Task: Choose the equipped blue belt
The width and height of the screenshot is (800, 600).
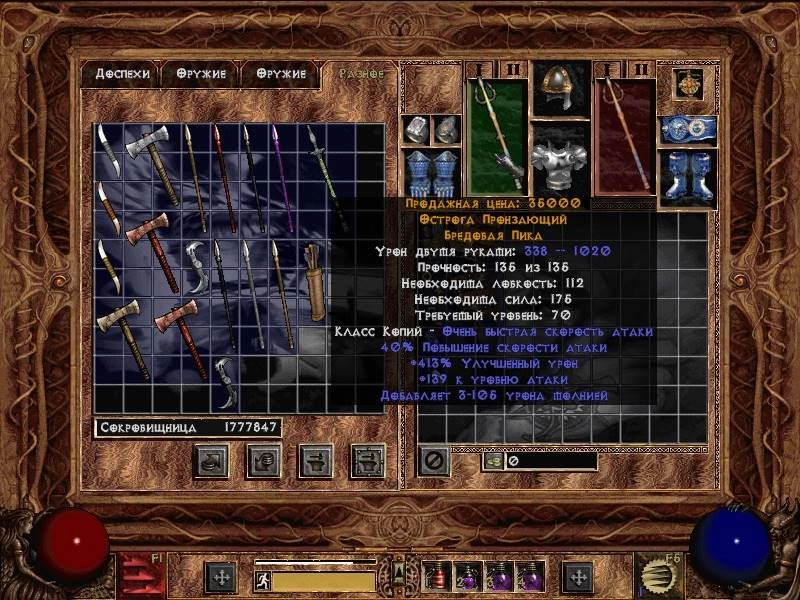Action: [687, 129]
